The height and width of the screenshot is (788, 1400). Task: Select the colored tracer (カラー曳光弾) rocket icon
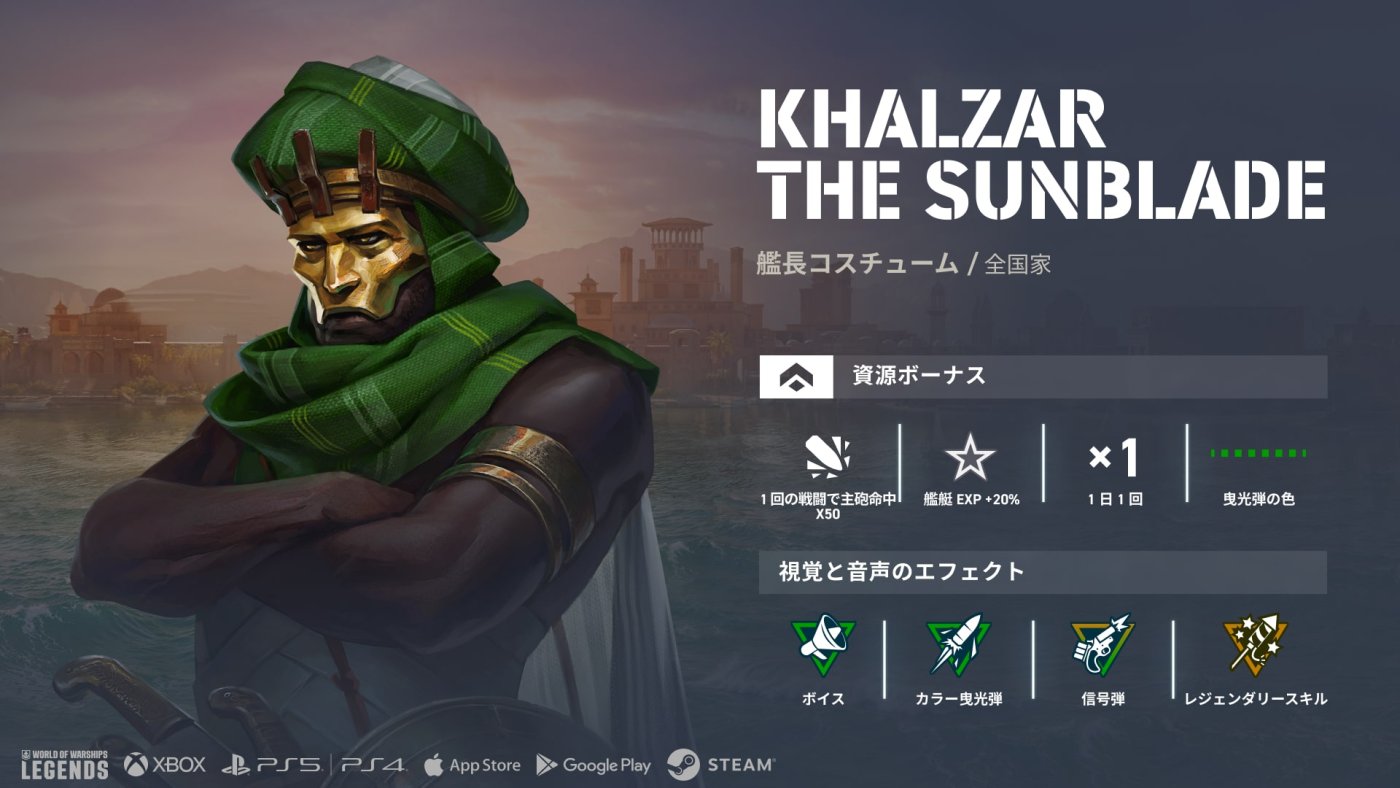click(x=958, y=645)
